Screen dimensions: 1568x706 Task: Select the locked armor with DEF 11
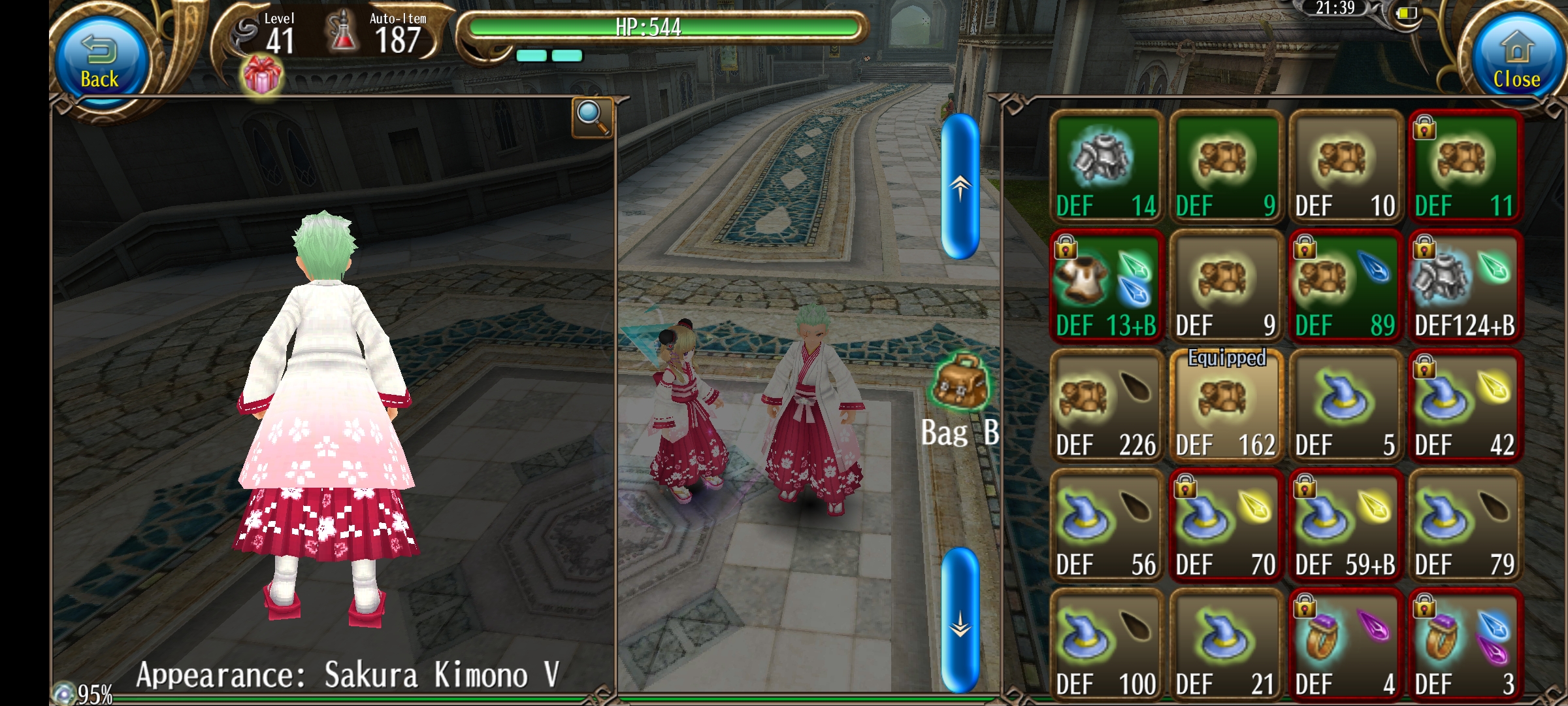(1465, 167)
